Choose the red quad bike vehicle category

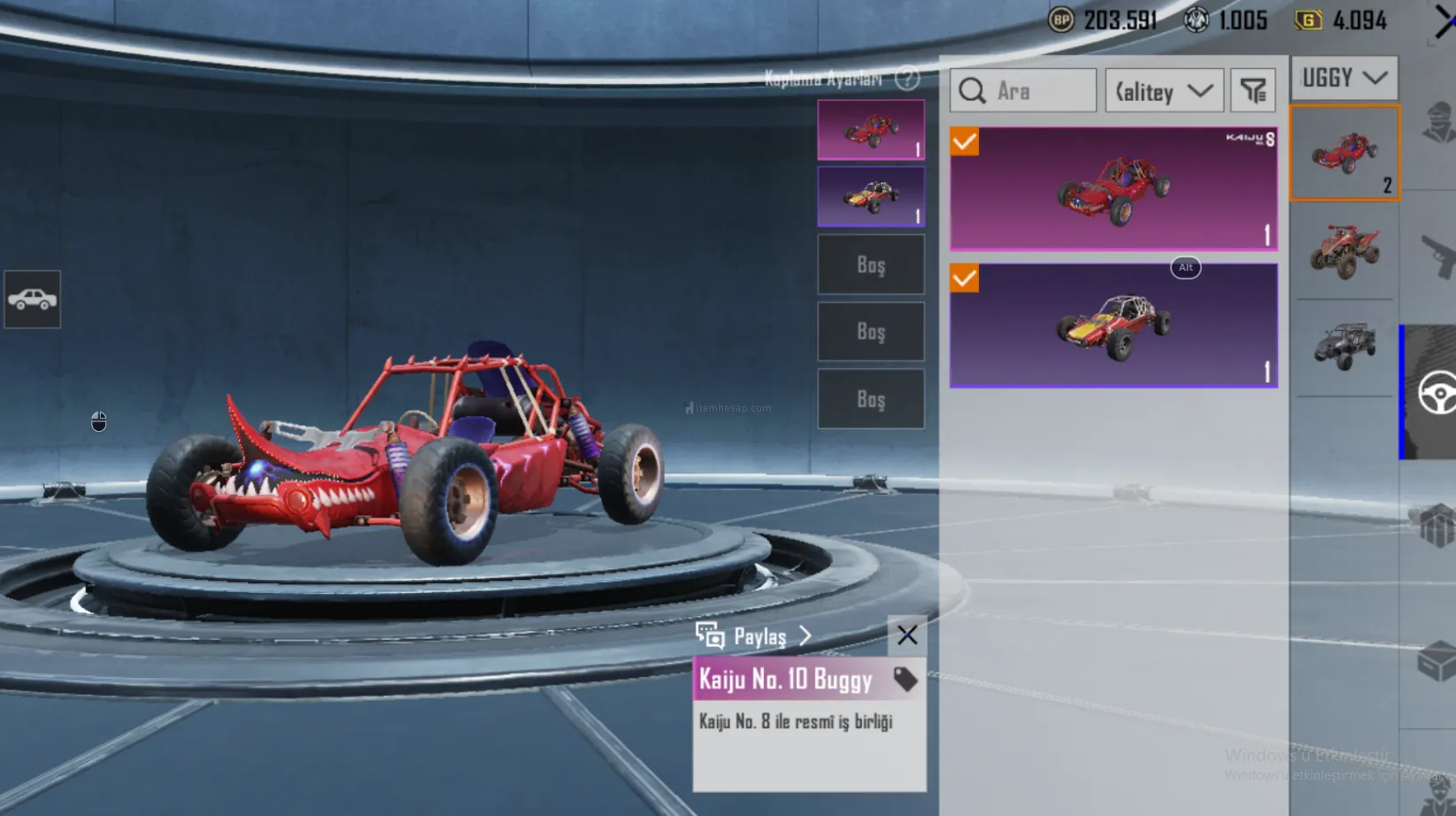[x=1344, y=250]
